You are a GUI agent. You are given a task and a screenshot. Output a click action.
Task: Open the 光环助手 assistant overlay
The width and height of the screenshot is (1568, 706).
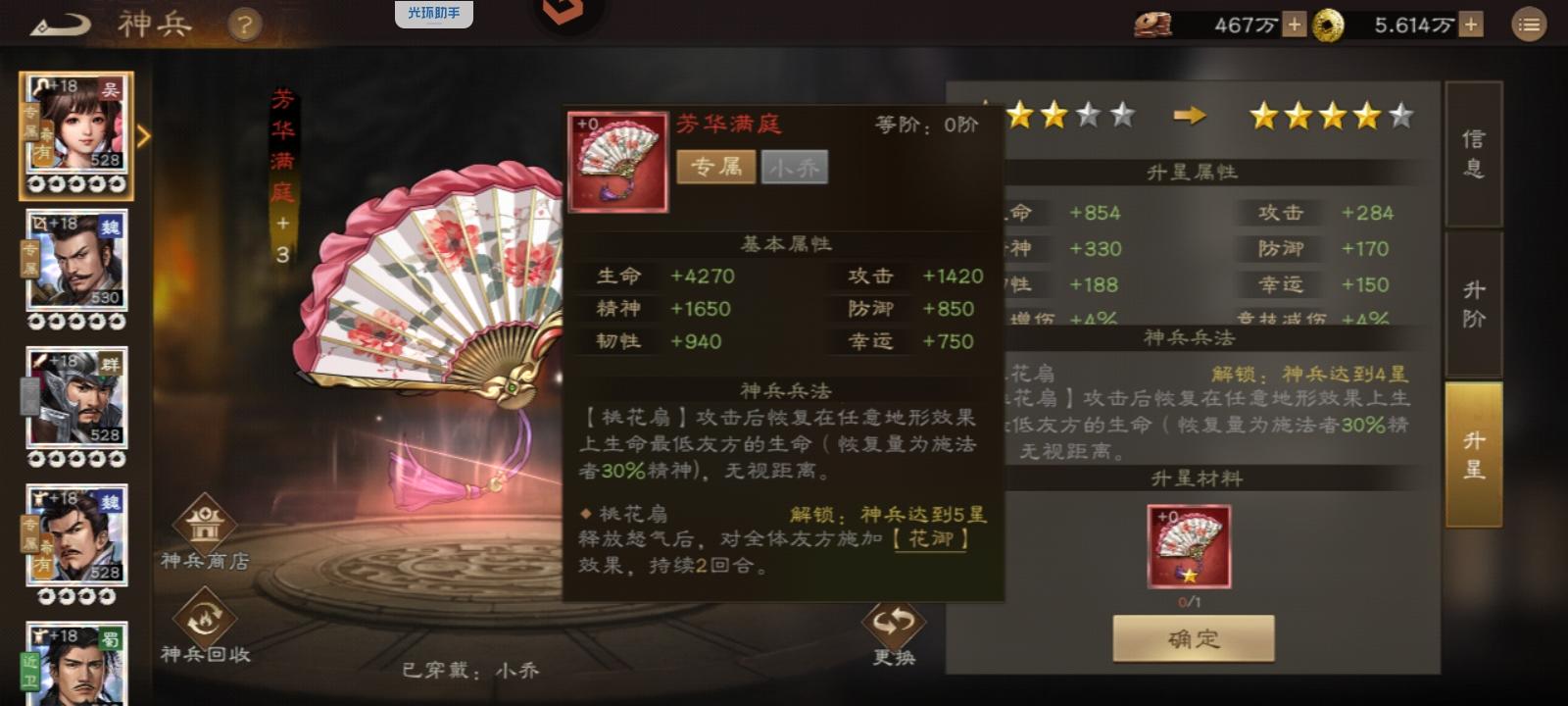(435, 14)
